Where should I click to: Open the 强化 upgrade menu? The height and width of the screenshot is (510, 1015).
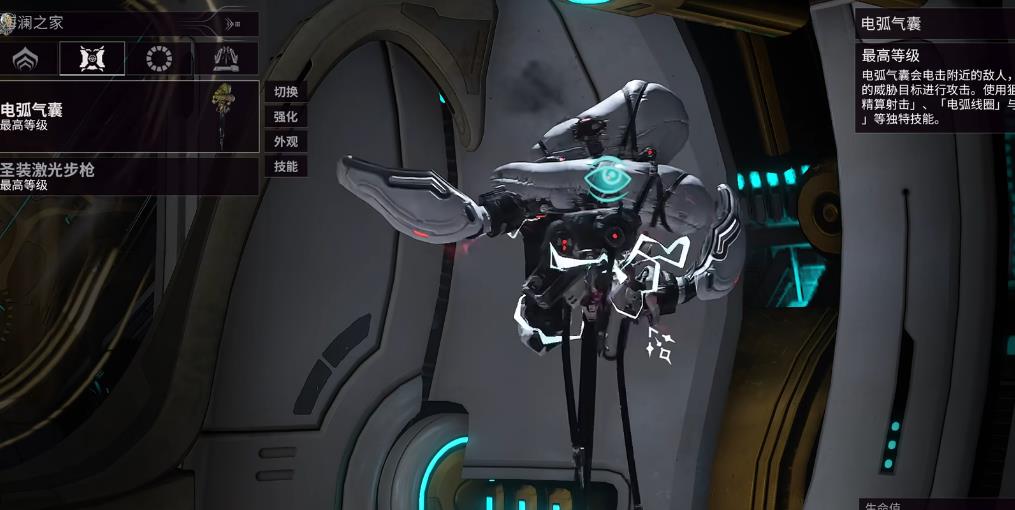(x=286, y=117)
